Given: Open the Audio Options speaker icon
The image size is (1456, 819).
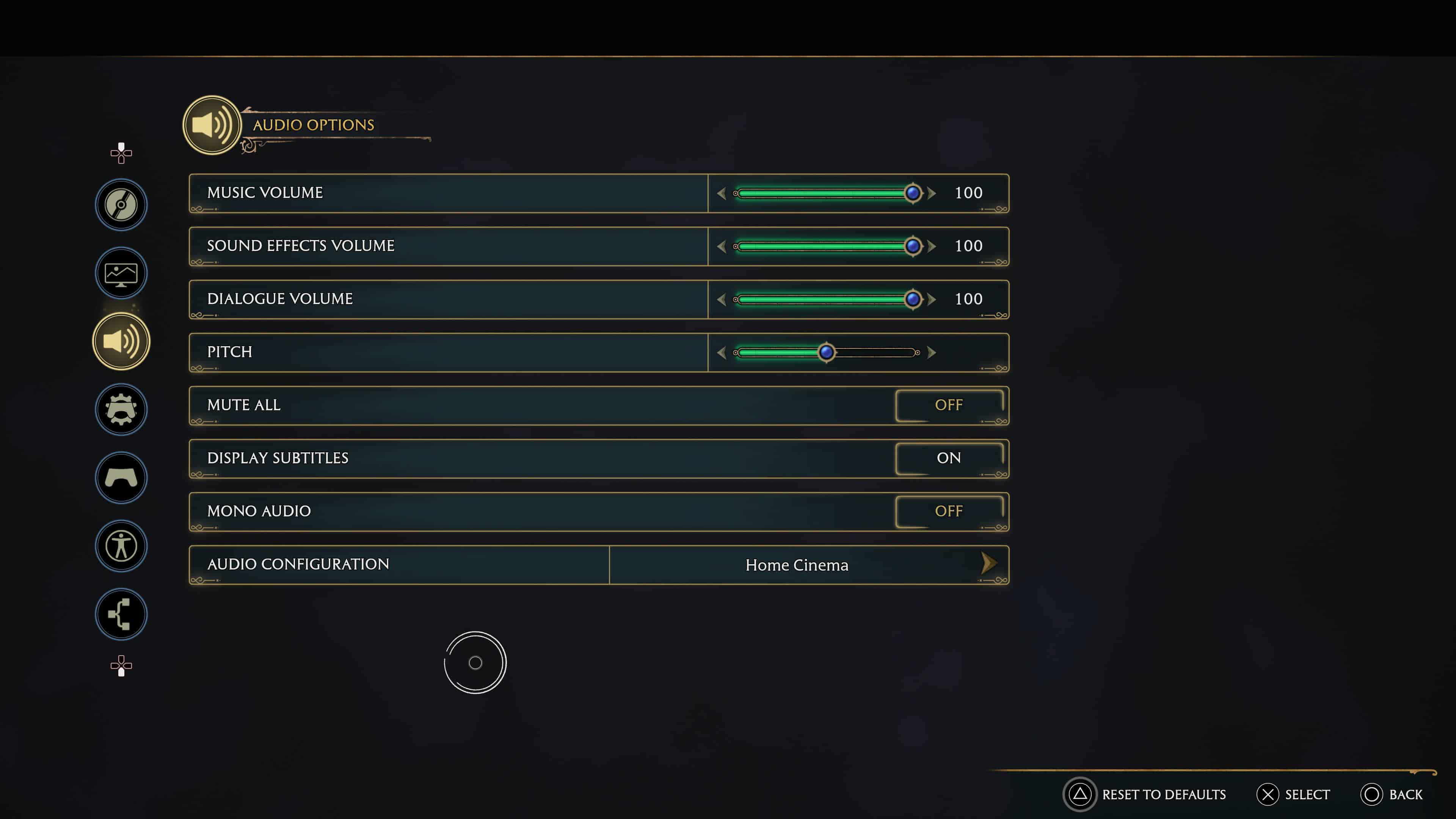Looking at the screenshot, I should pyautogui.click(x=121, y=341).
